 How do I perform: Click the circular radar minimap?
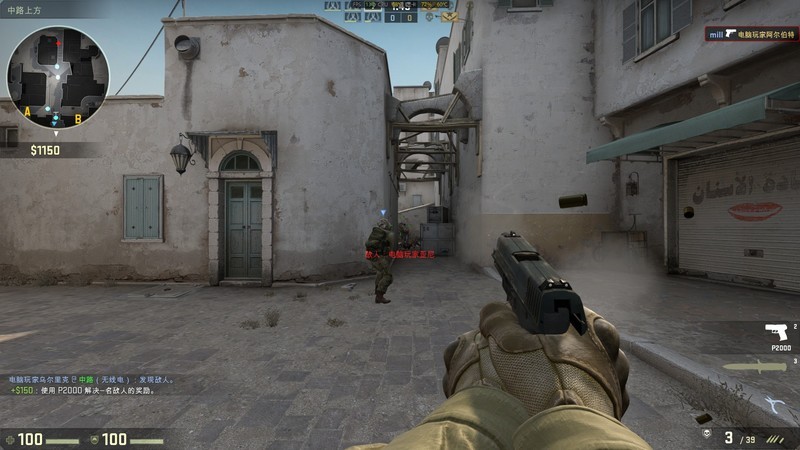click(57, 77)
